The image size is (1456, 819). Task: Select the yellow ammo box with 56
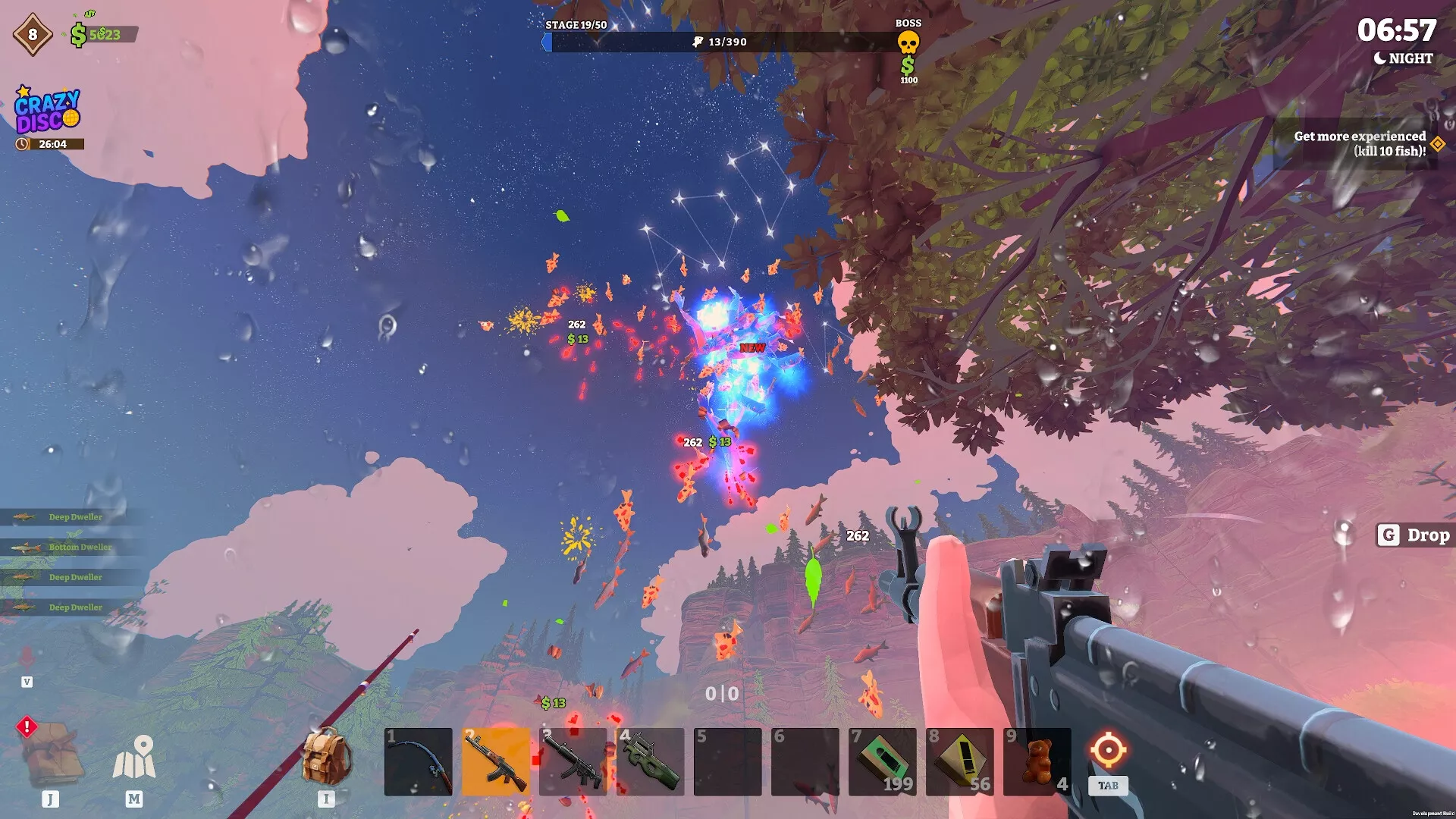tap(959, 761)
